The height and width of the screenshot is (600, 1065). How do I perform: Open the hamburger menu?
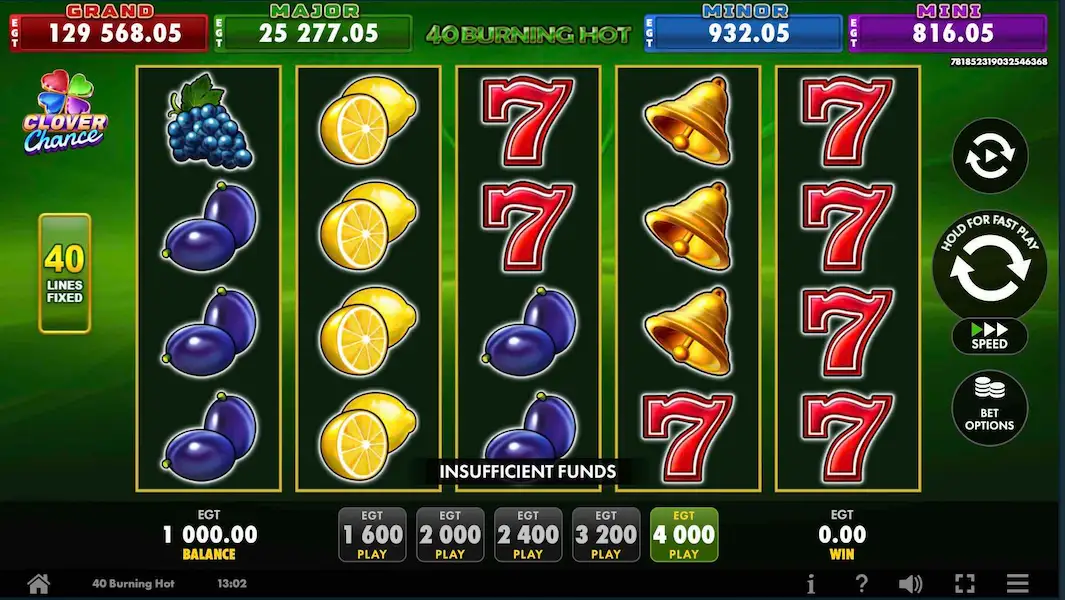coord(1017,584)
